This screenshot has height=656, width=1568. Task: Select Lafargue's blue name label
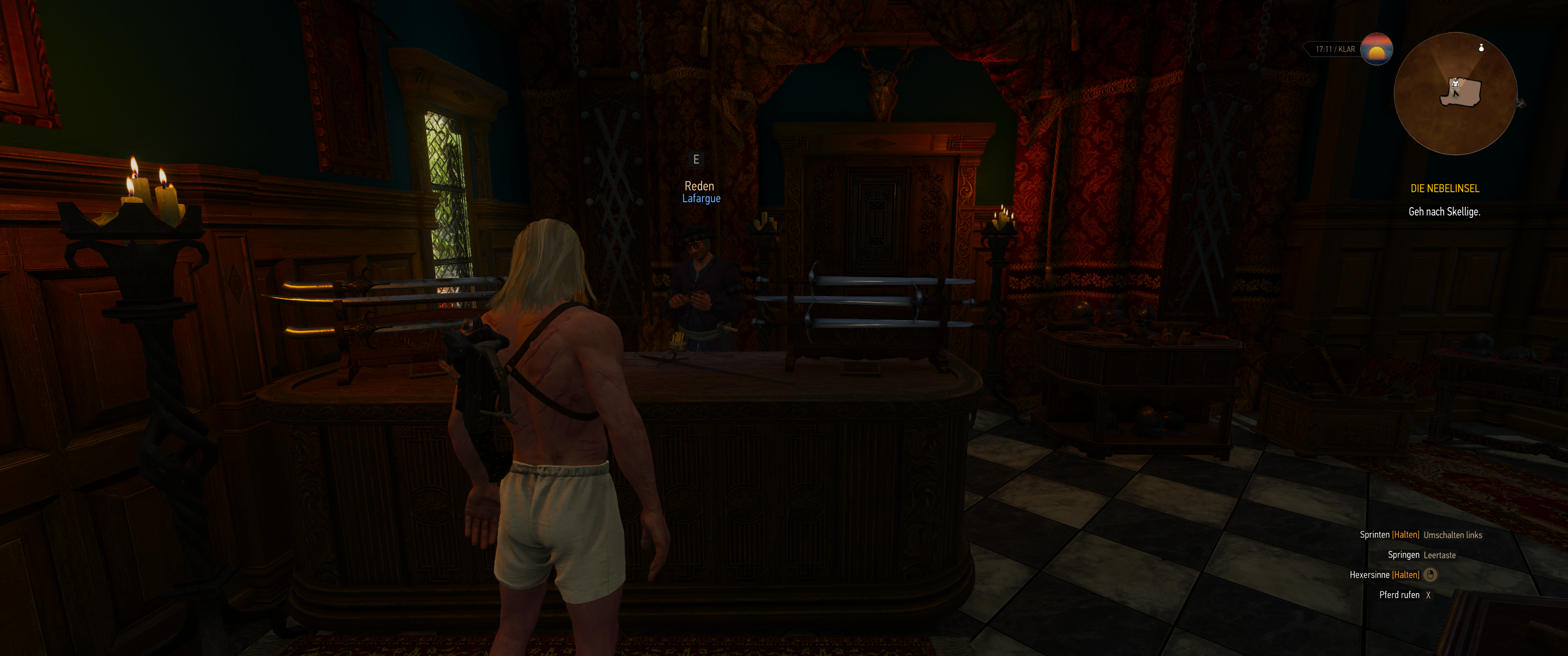coord(701,198)
